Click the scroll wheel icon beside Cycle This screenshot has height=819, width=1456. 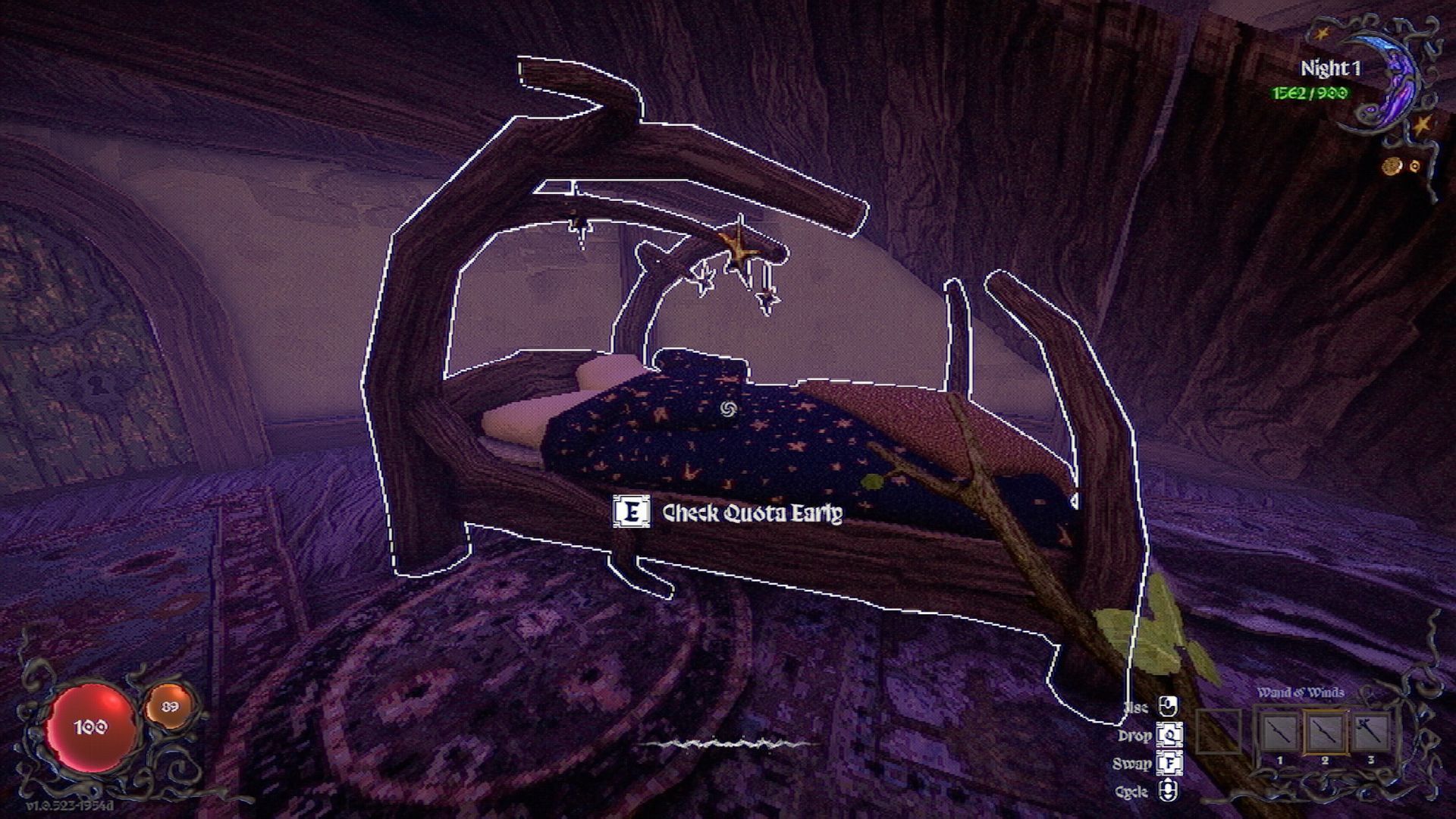(1168, 789)
